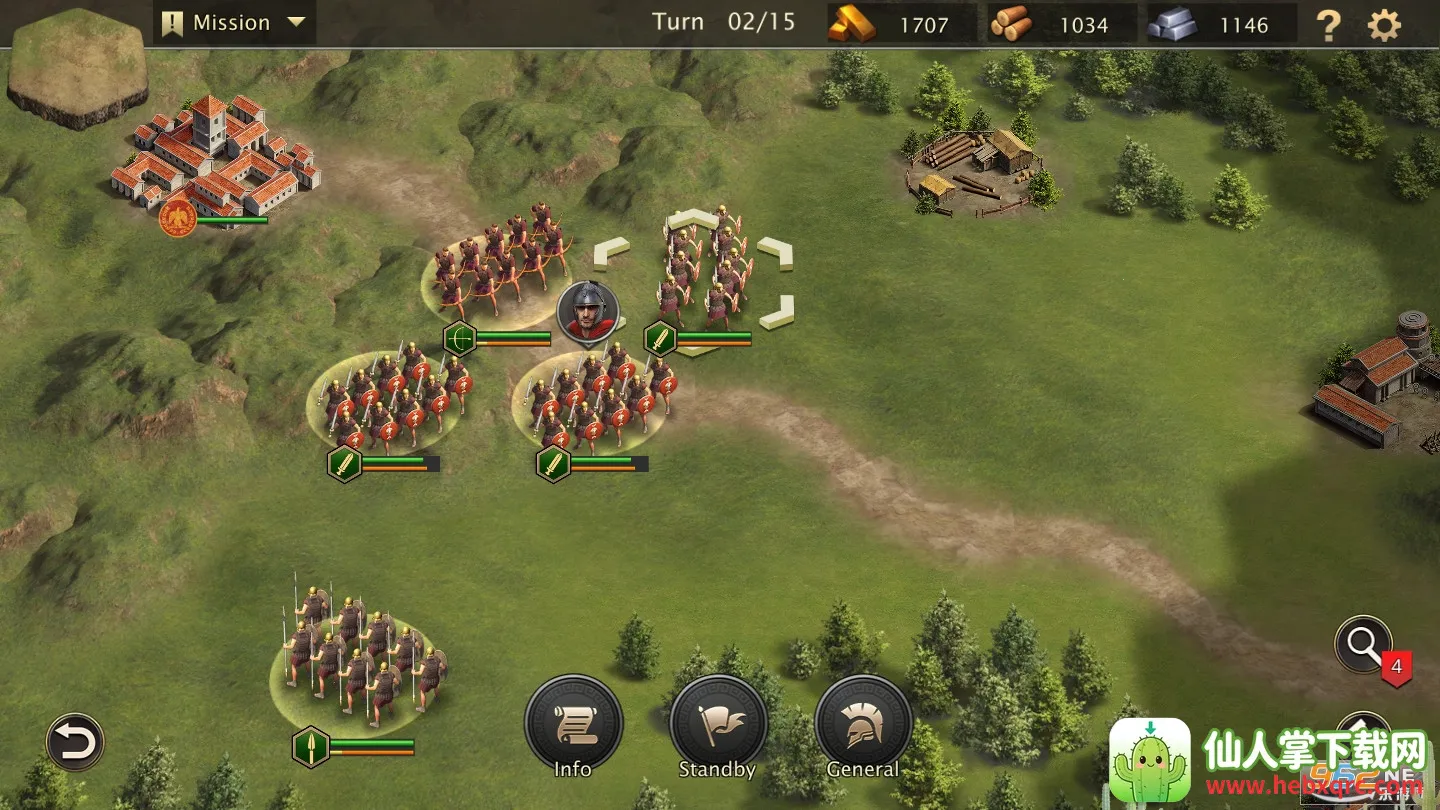This screenshot has height=810, width=1440.
Task: Open the Mission dropdown
Action: tap(233, 23)
